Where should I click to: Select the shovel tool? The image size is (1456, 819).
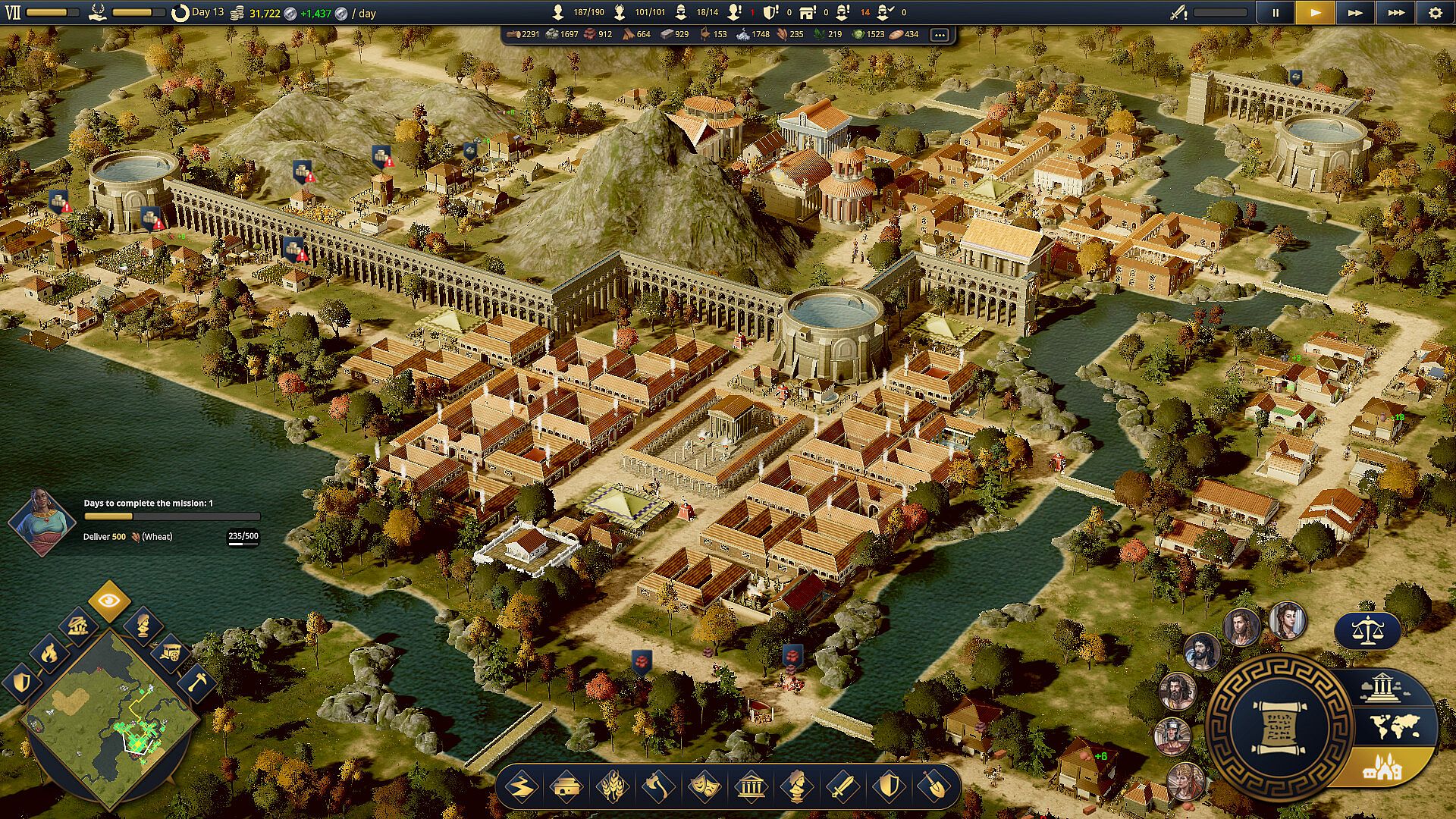coord(934,787)
